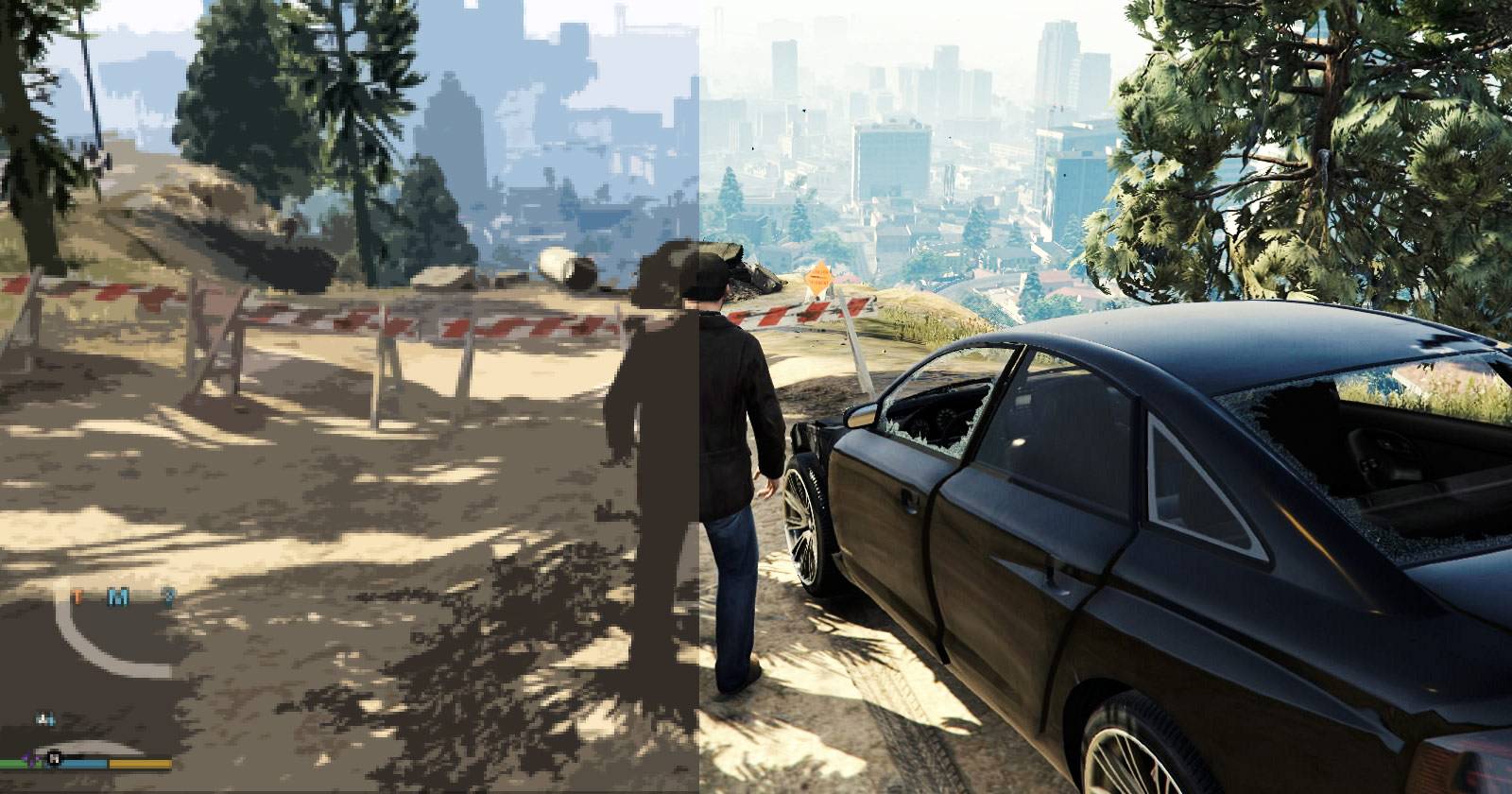Select the orange T blip on the minimap
This screenshot has height=794, width=1512.
(77, 596)
